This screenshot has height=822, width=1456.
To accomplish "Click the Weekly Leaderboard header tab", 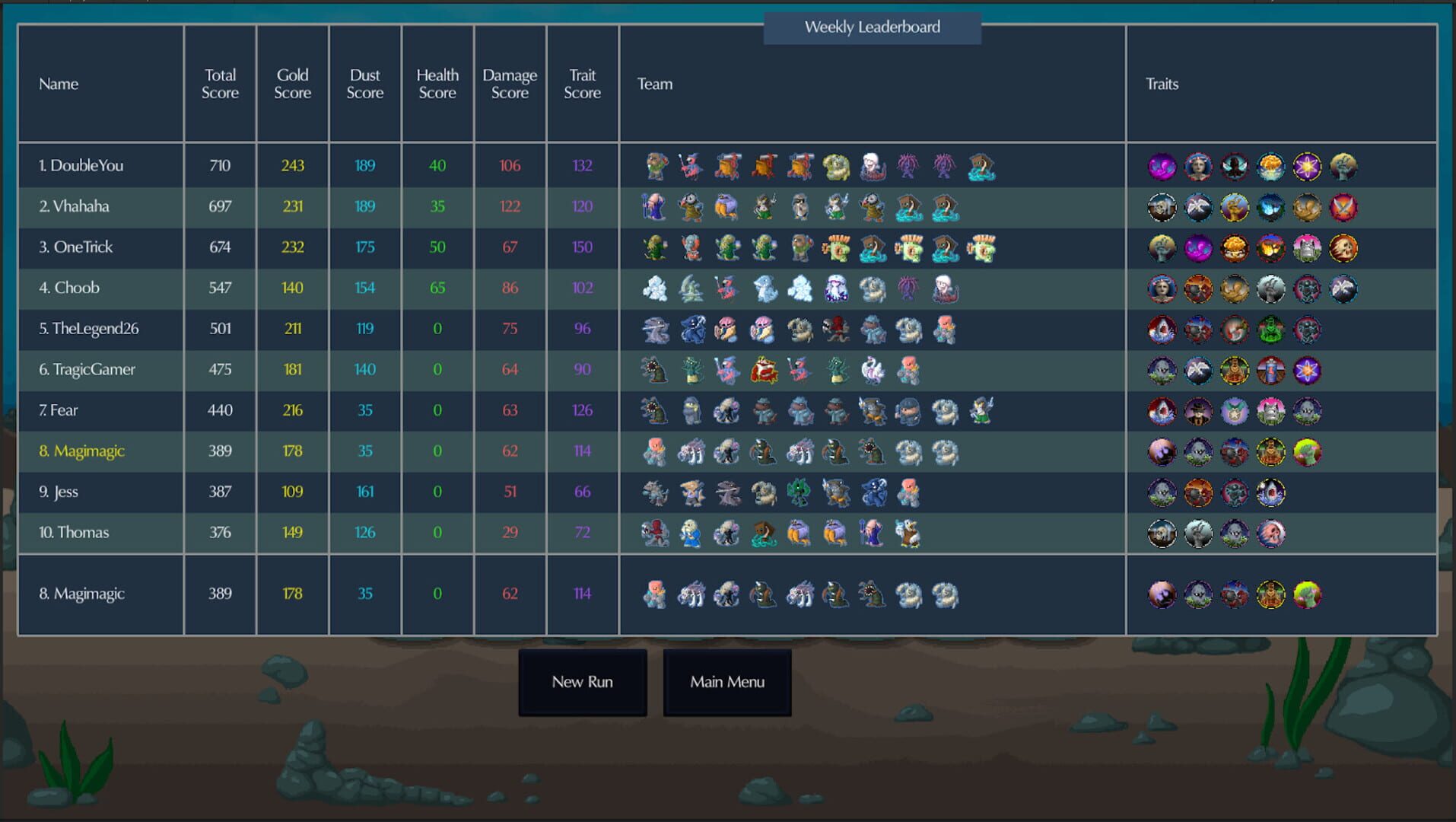I will 872,27.
